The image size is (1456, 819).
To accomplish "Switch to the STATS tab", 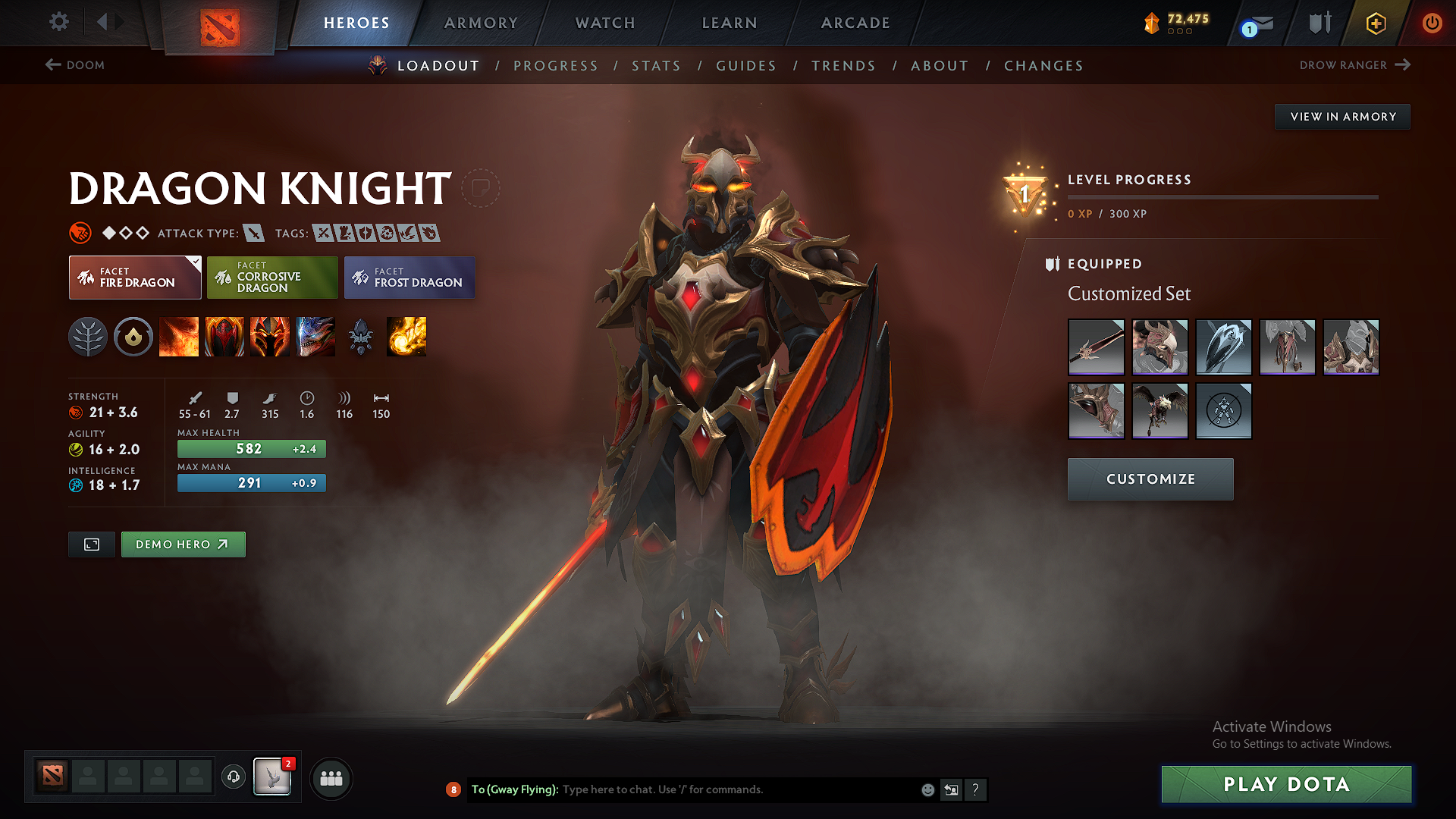I will pyautogui.click(x=656, y=66).
